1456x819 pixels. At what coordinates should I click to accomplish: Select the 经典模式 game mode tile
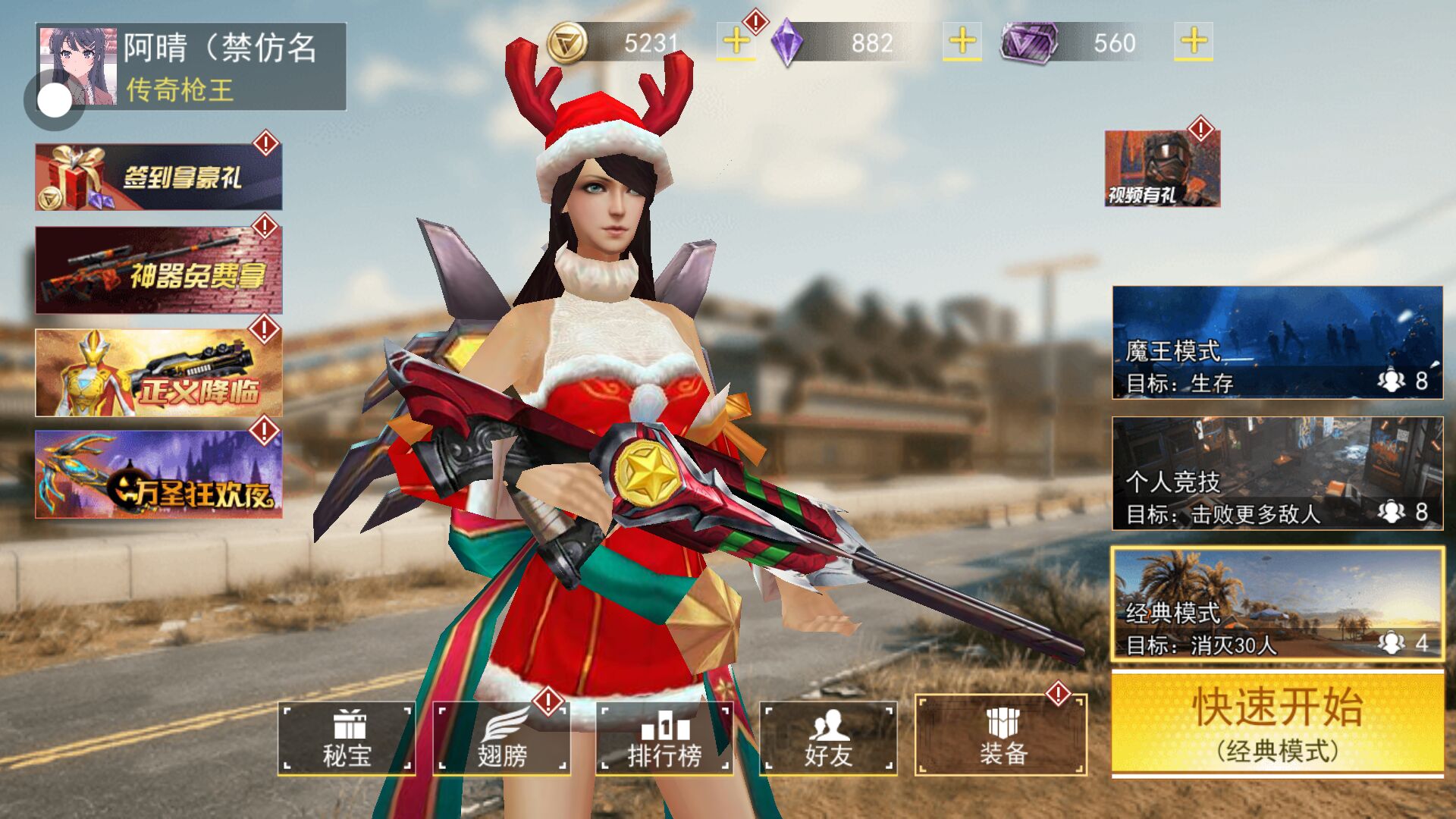(1277, 604)
